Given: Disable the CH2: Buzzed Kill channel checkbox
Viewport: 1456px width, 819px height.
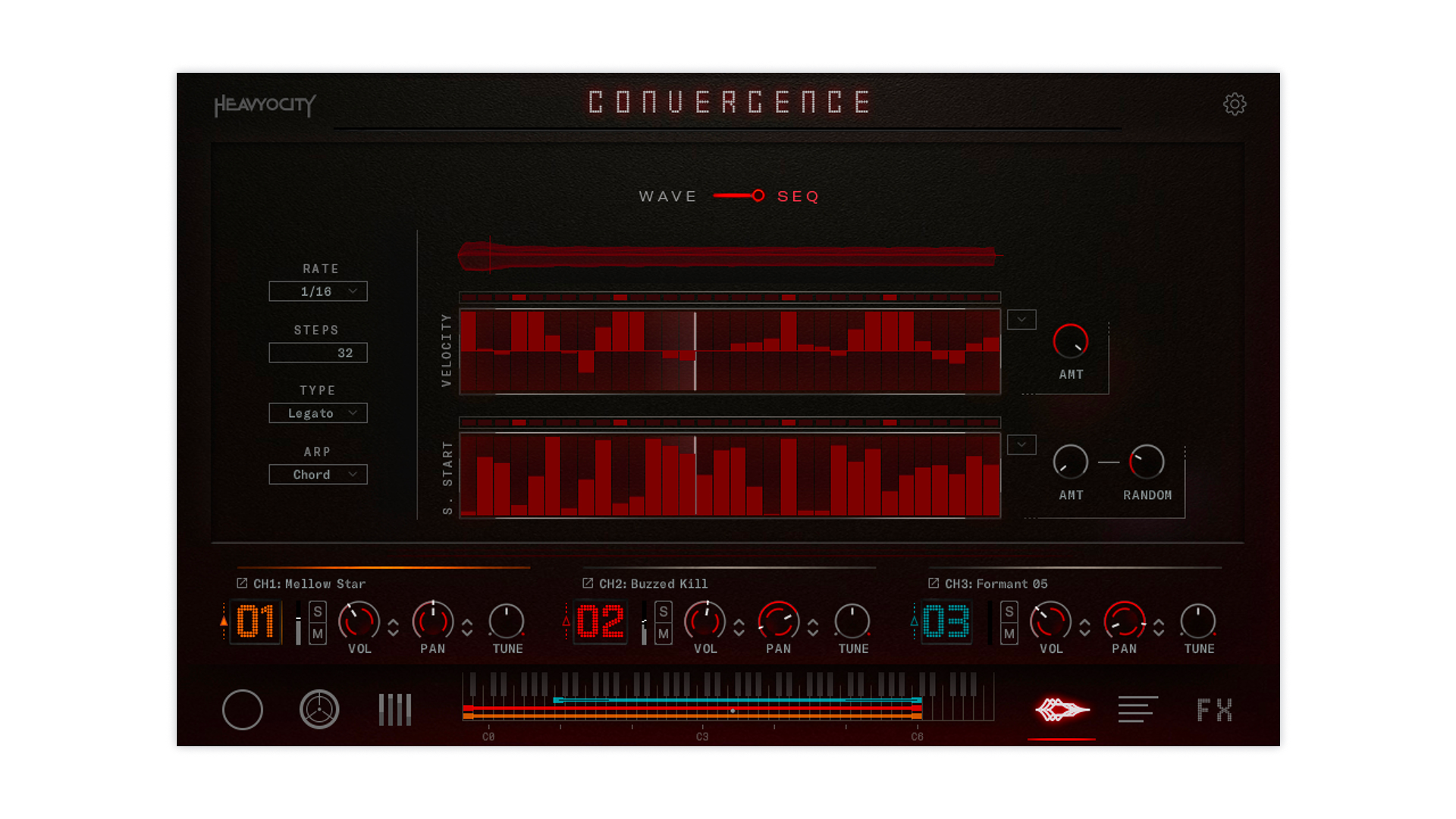Looking at the screenshot, I should 587,582.
